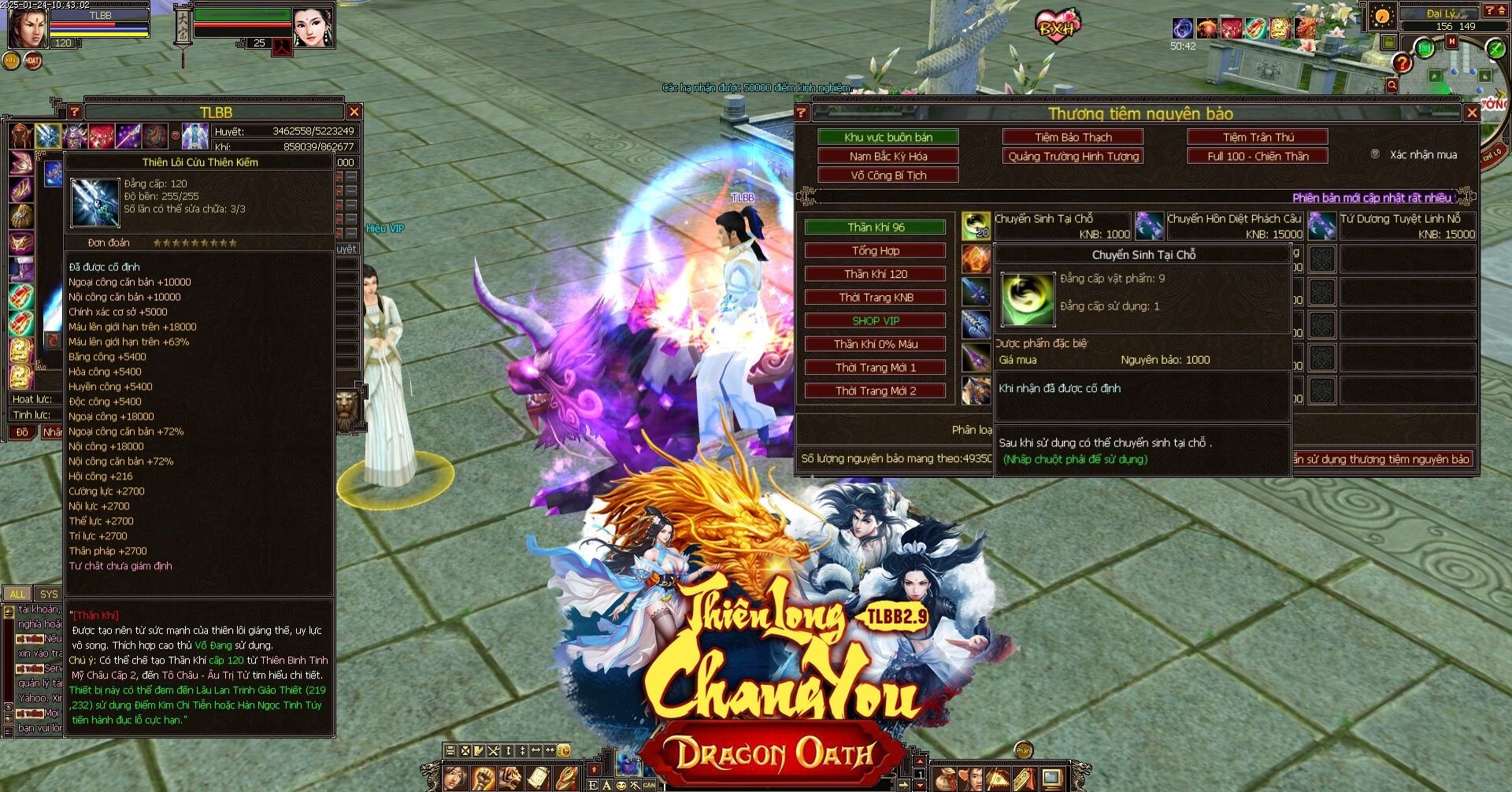Close the TLBB character window

354,112
